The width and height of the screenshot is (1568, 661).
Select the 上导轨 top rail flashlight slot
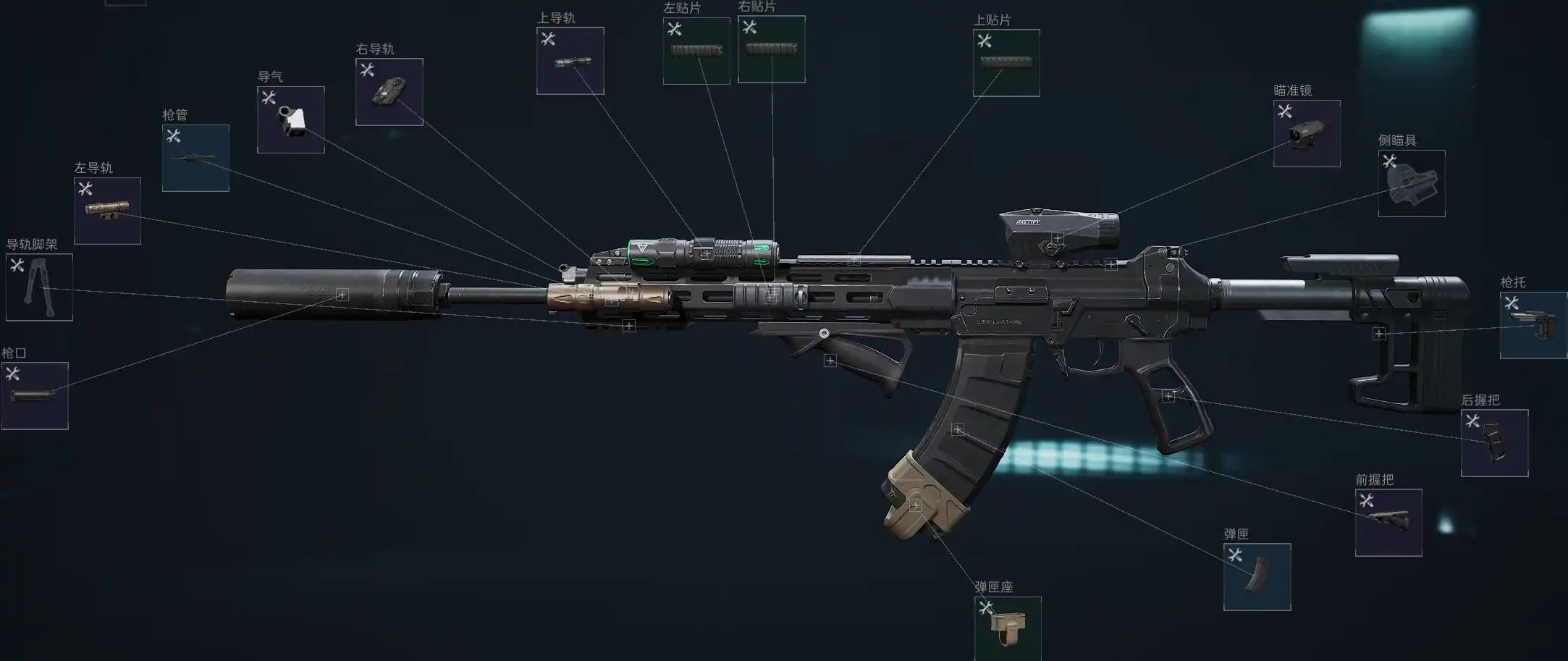(570, 61)
